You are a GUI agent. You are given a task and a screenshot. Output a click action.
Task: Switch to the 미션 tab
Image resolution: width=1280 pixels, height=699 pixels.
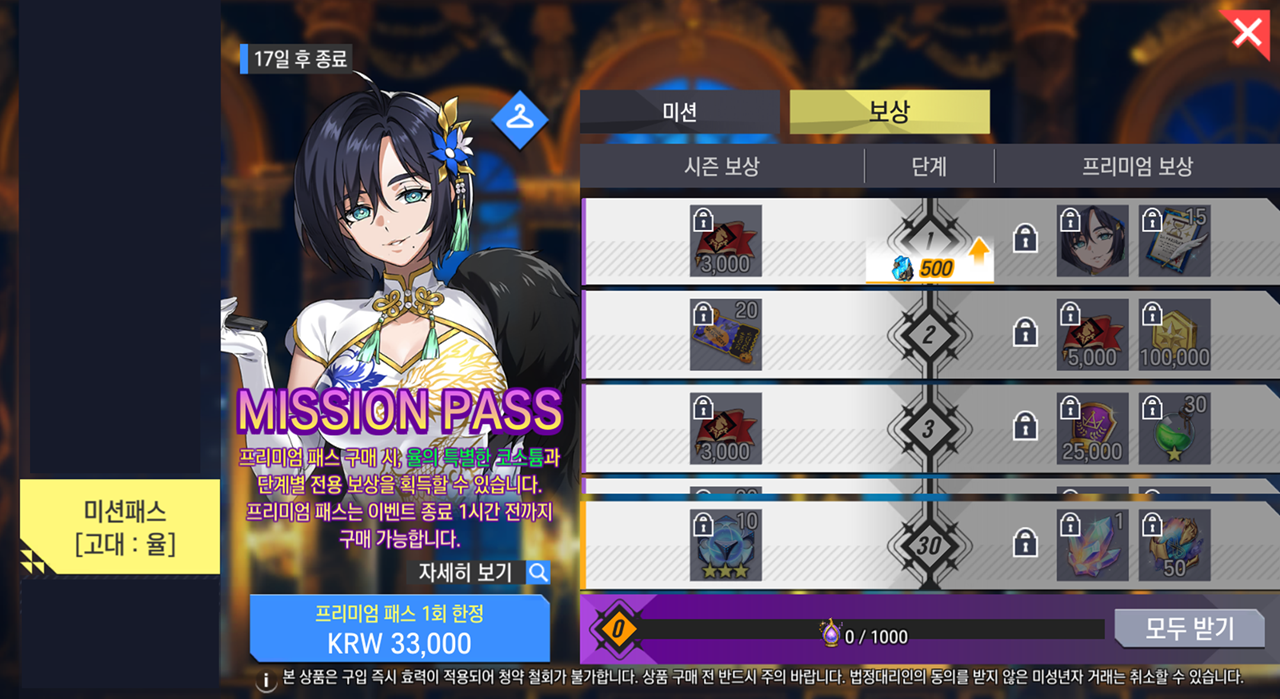(679, 112)
